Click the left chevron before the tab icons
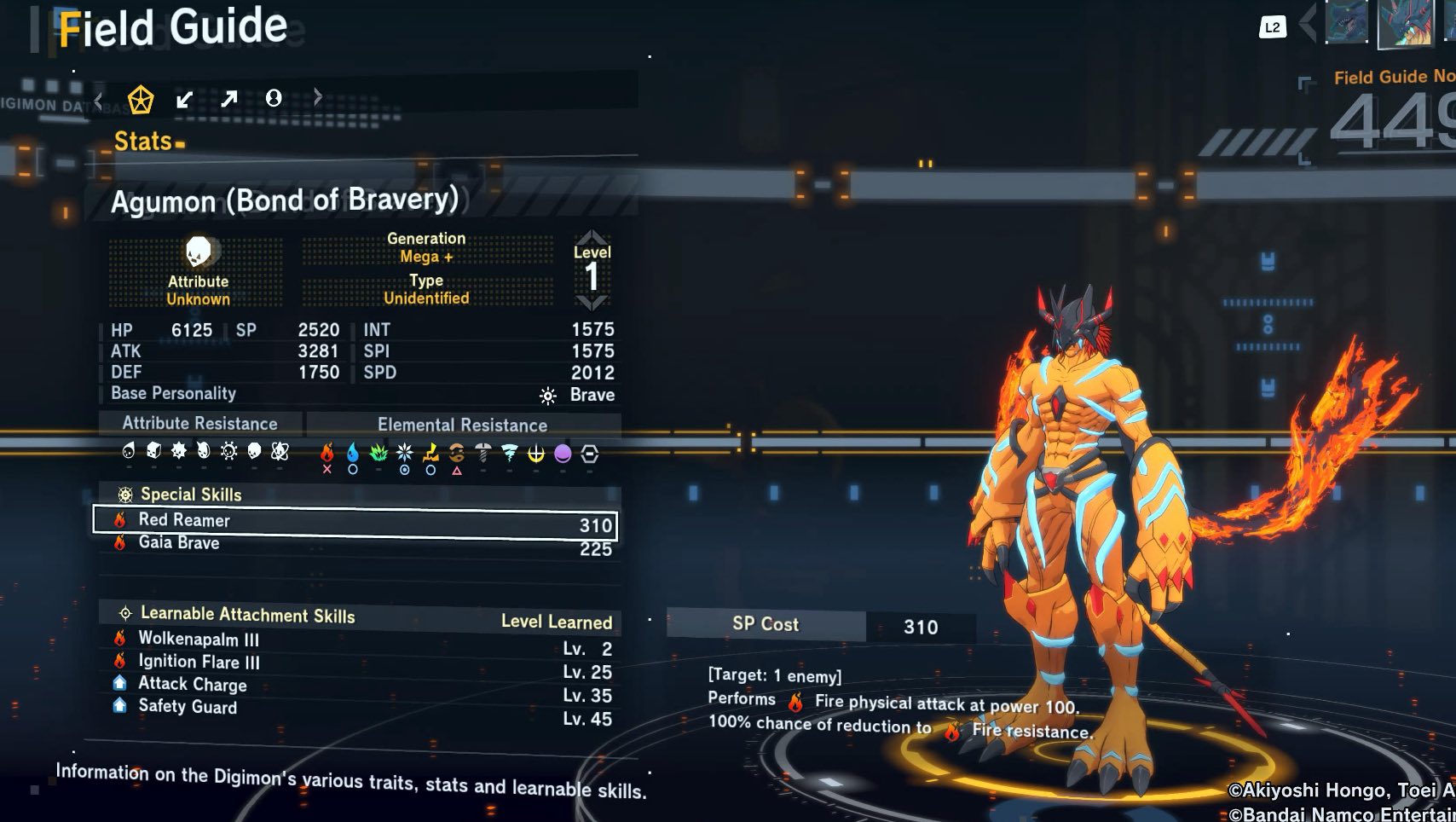Image resolution: width=1456 pixels, height=822 pixels. 99,101
